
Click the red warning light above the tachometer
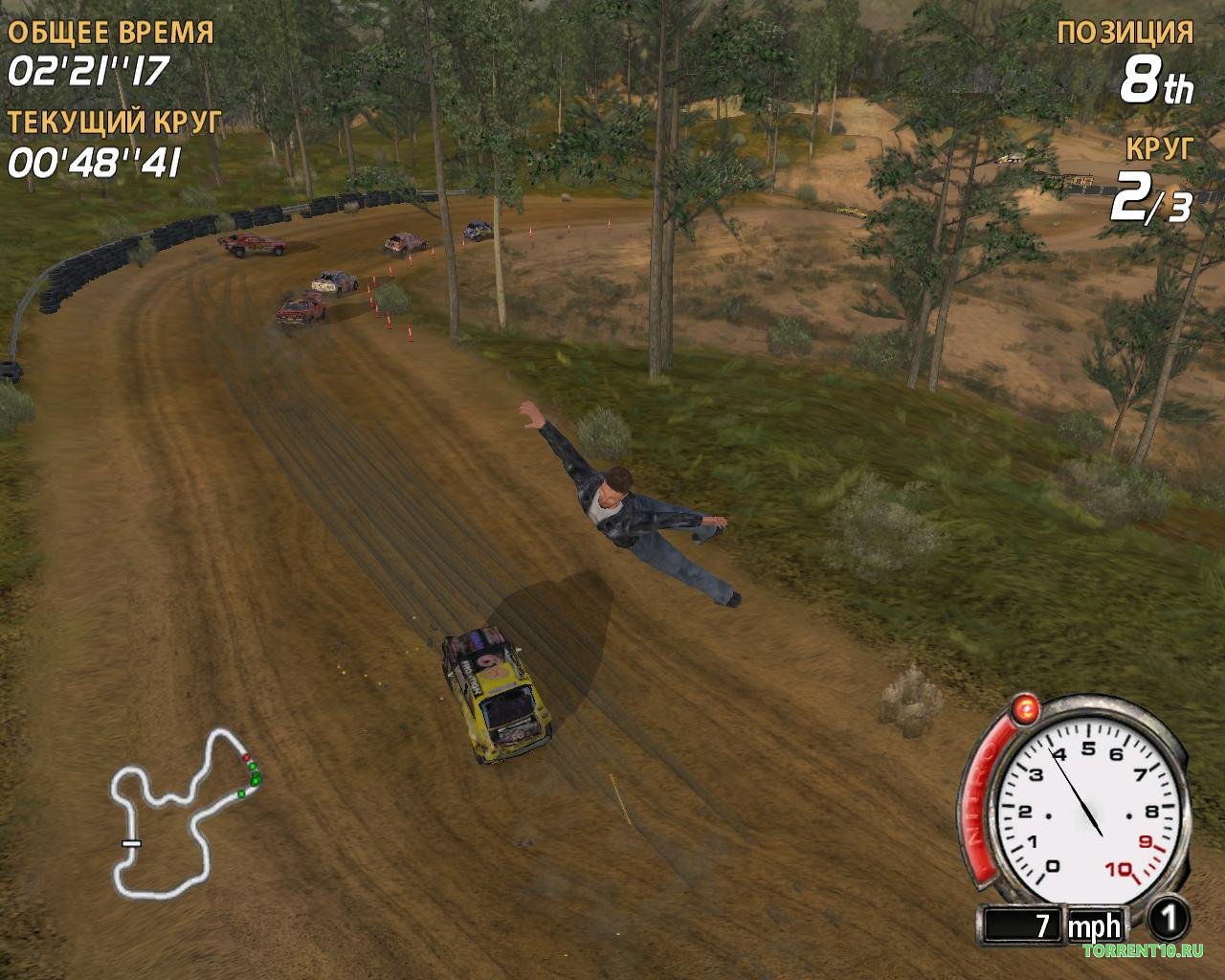click(1025, 708)
